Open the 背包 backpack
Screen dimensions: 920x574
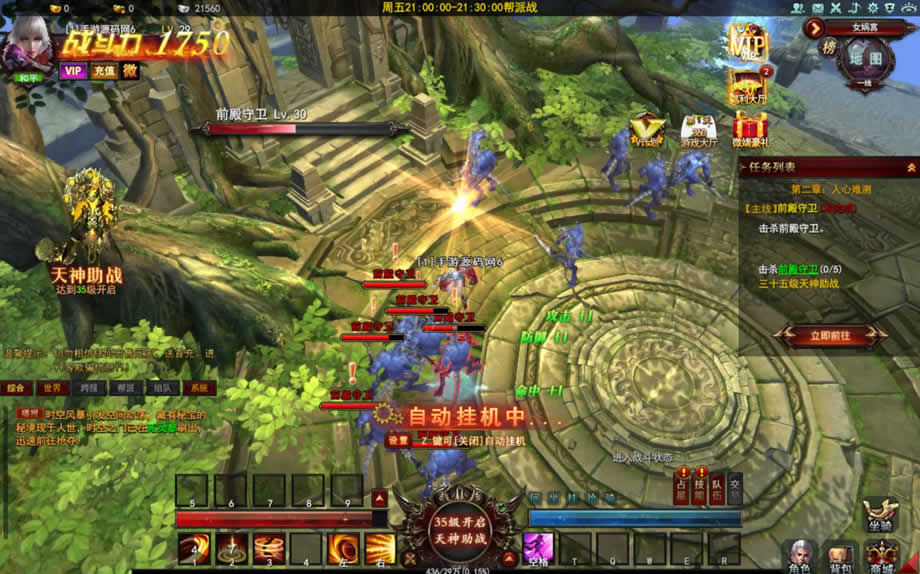pos(840,555)
